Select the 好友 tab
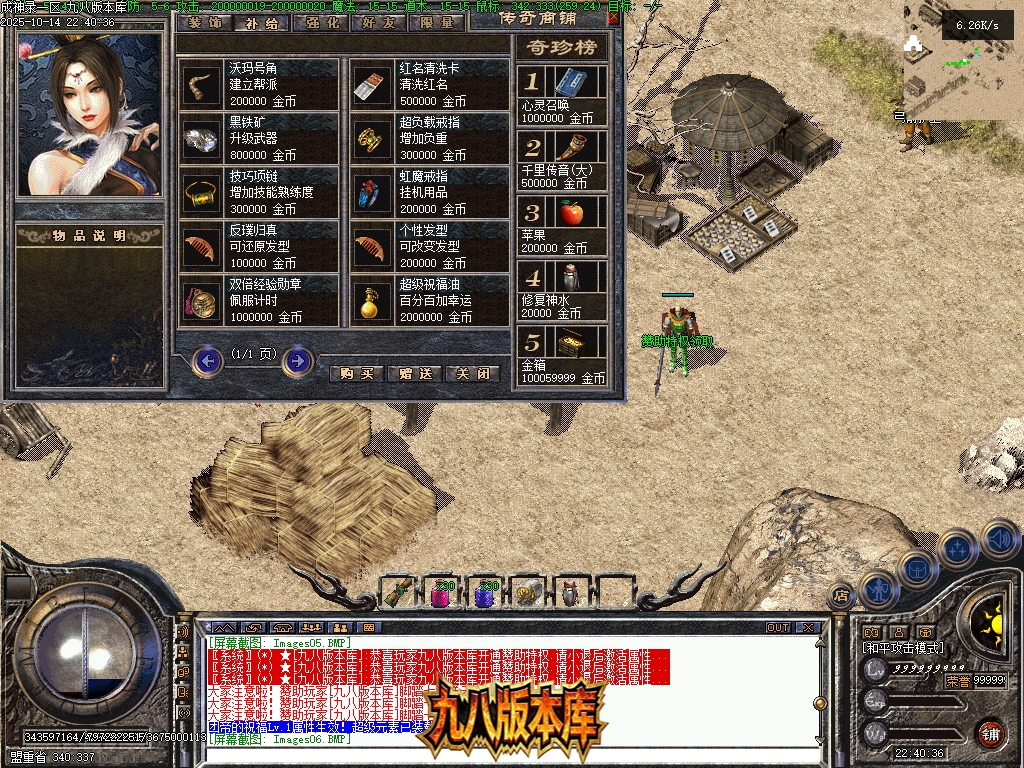Viewport: 1024px width, 768px height. (x=380, y=22)
